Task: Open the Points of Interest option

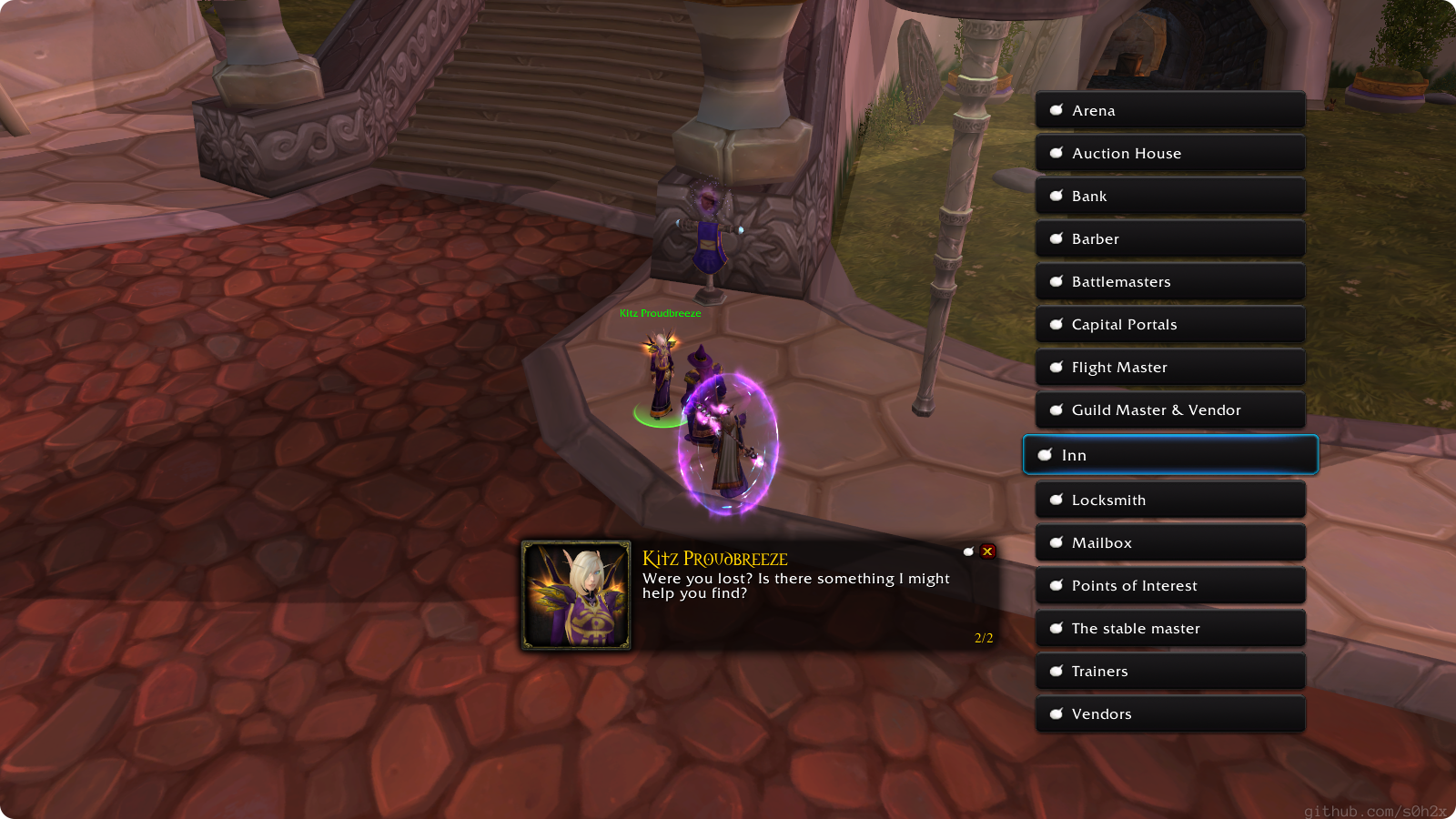Action: (x=1169, y=585)
